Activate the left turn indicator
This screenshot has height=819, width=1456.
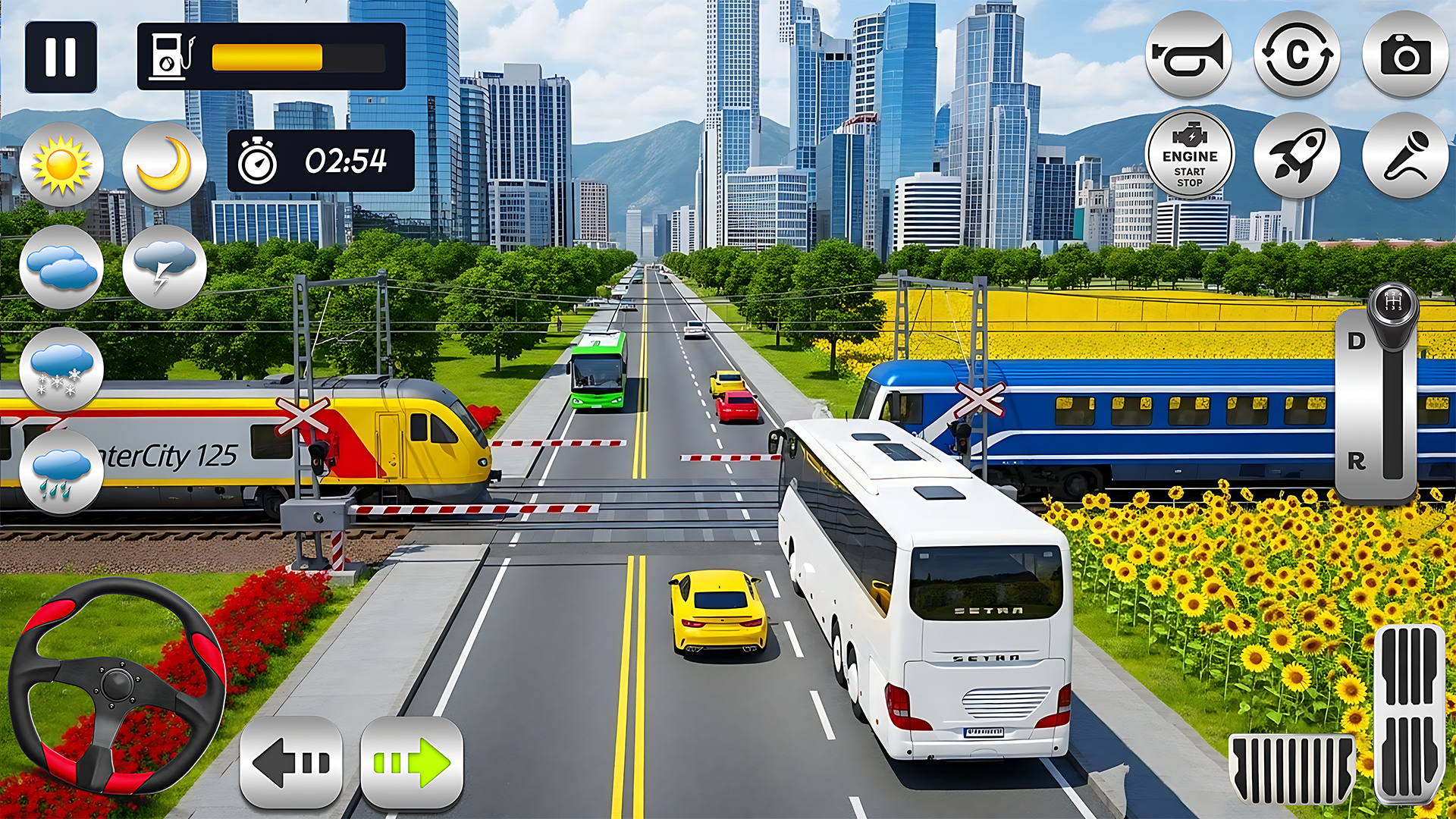[291, 762]
